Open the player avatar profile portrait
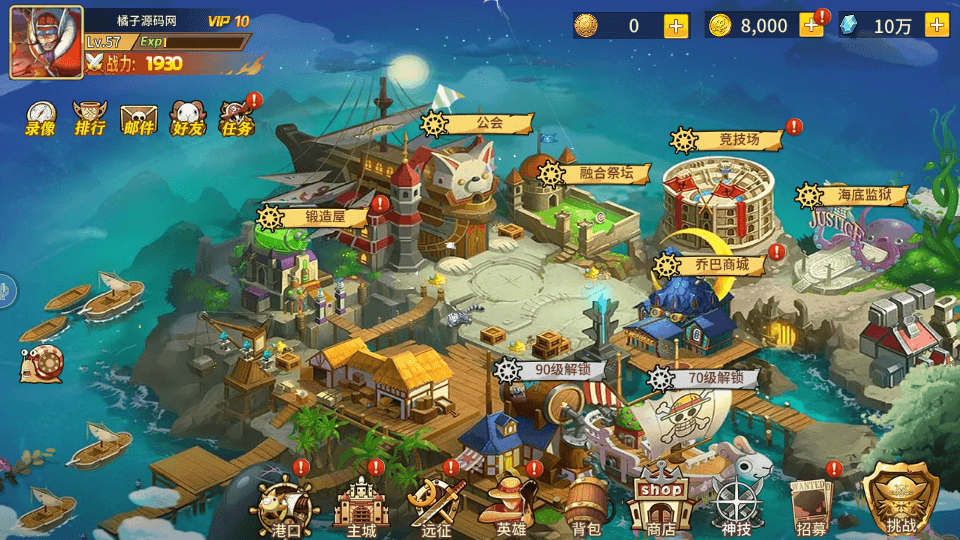Viewport: 960px width, 540px height. pyautogui.click(x=46, y=42)
